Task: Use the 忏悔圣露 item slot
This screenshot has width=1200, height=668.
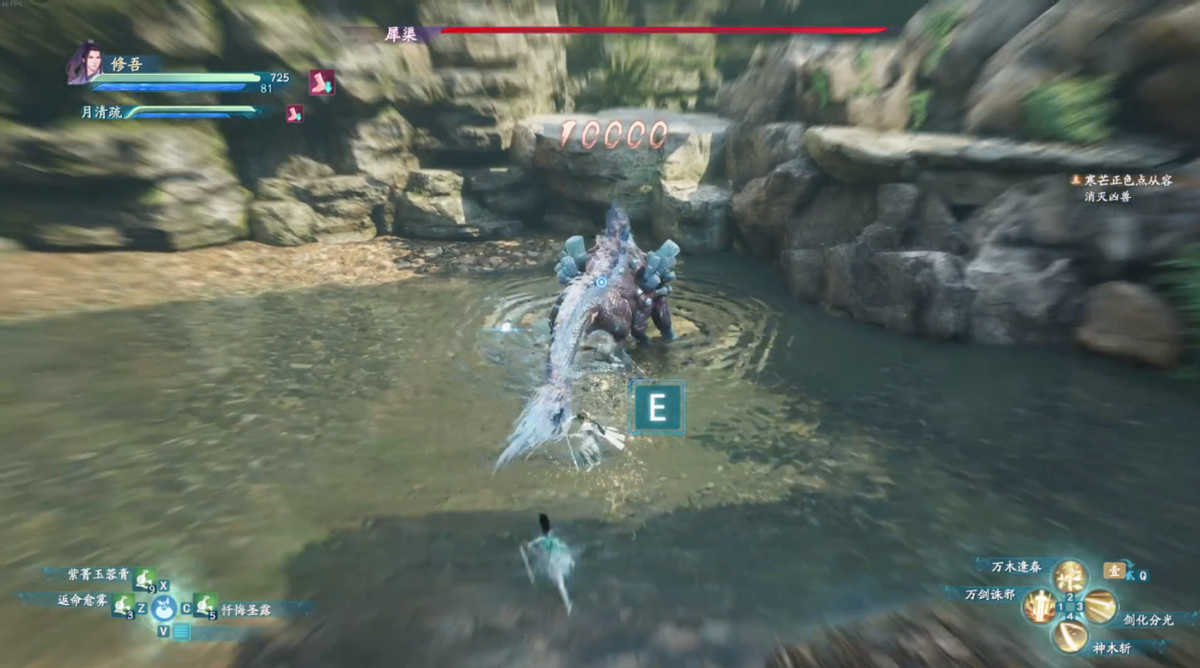Action: coord(205,604)
